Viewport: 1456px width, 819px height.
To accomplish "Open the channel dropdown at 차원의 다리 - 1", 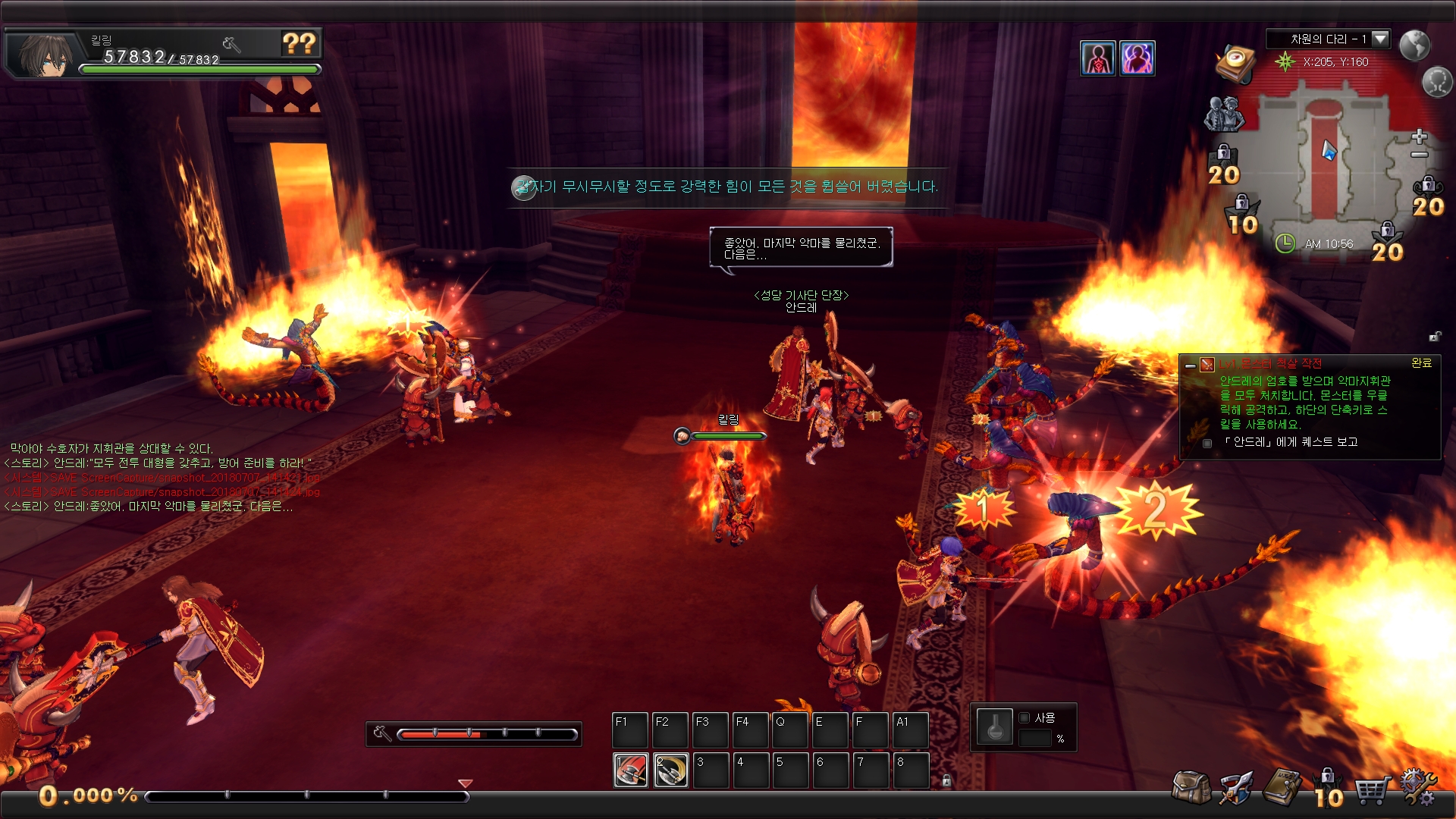I will point(1380,39).
